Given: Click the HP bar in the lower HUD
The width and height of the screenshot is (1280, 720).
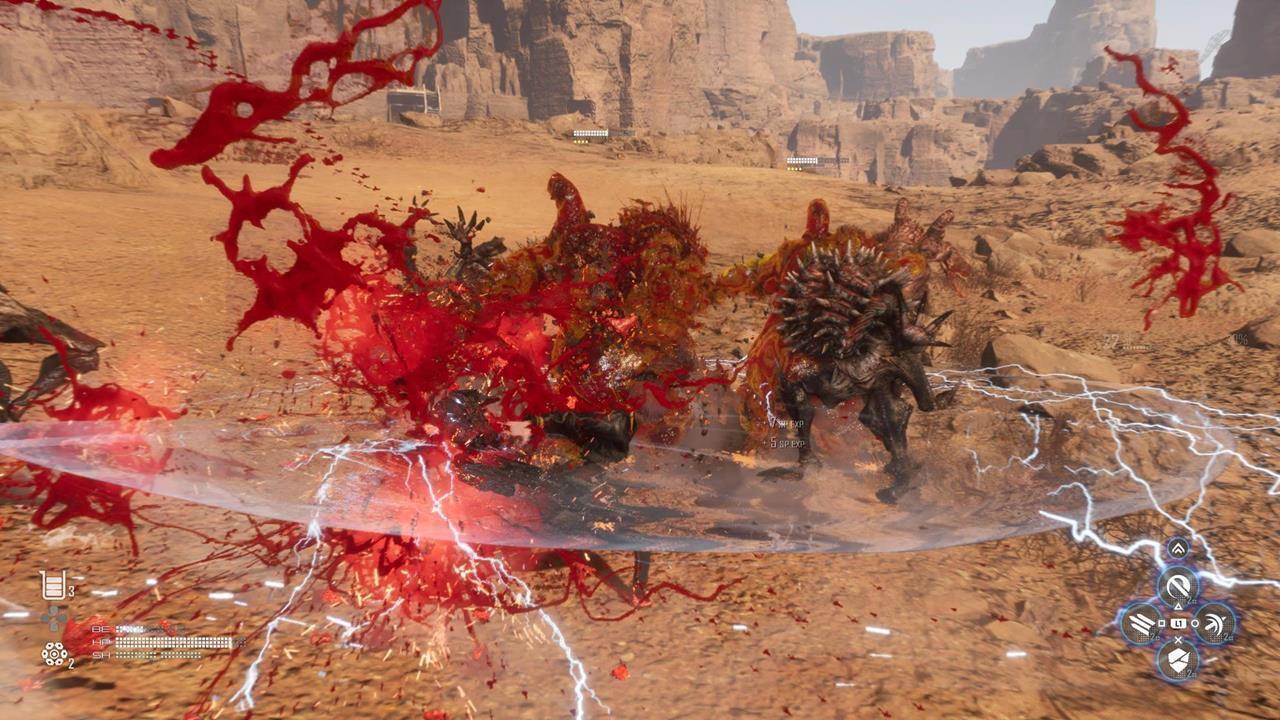Looking at the screenshot, I should click(172, 643).
